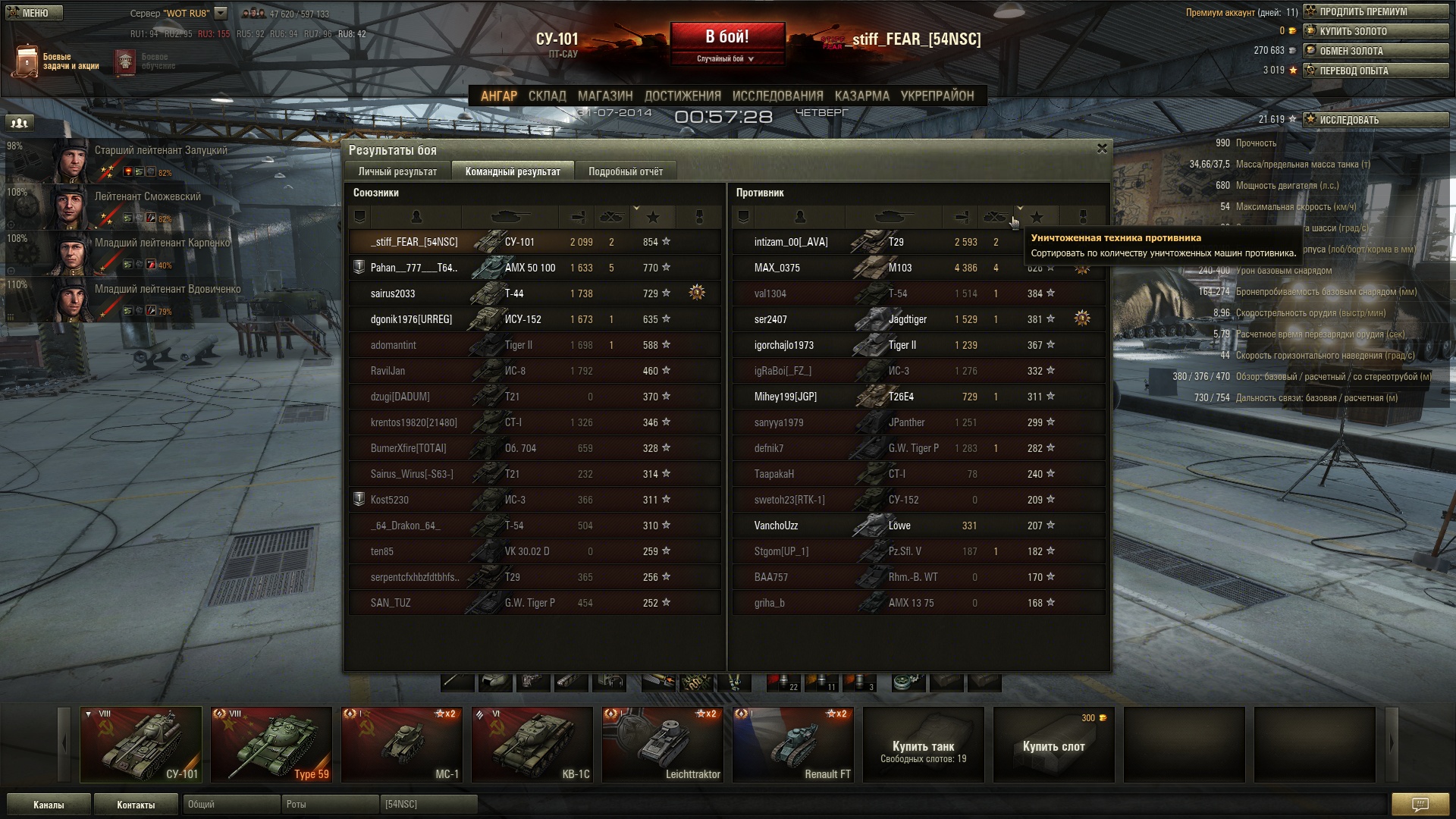Go to the СКЛАД section
Screen dimensions: 1456x819
[547, 96]
